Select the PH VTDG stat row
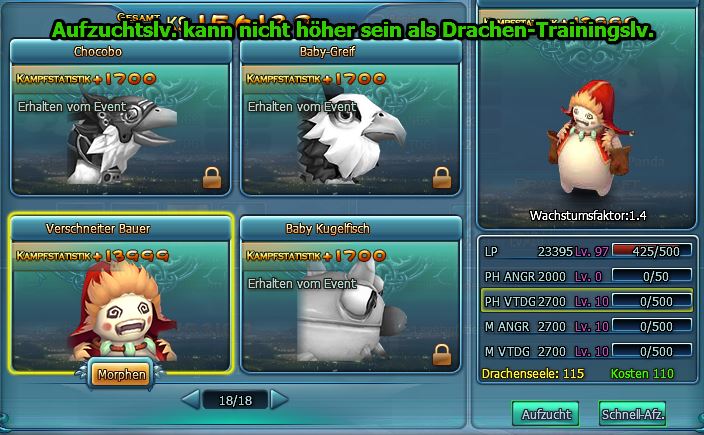704x435 pixels. click(587, 301)
